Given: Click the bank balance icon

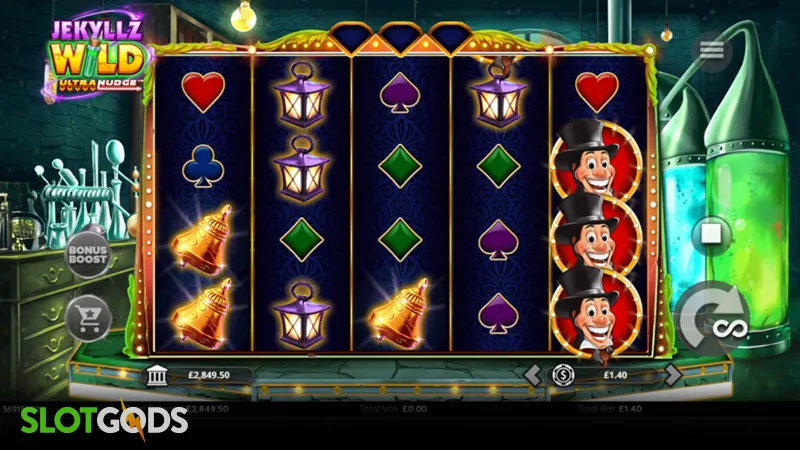Looking at the screenshot, I should tap(157, 375).
